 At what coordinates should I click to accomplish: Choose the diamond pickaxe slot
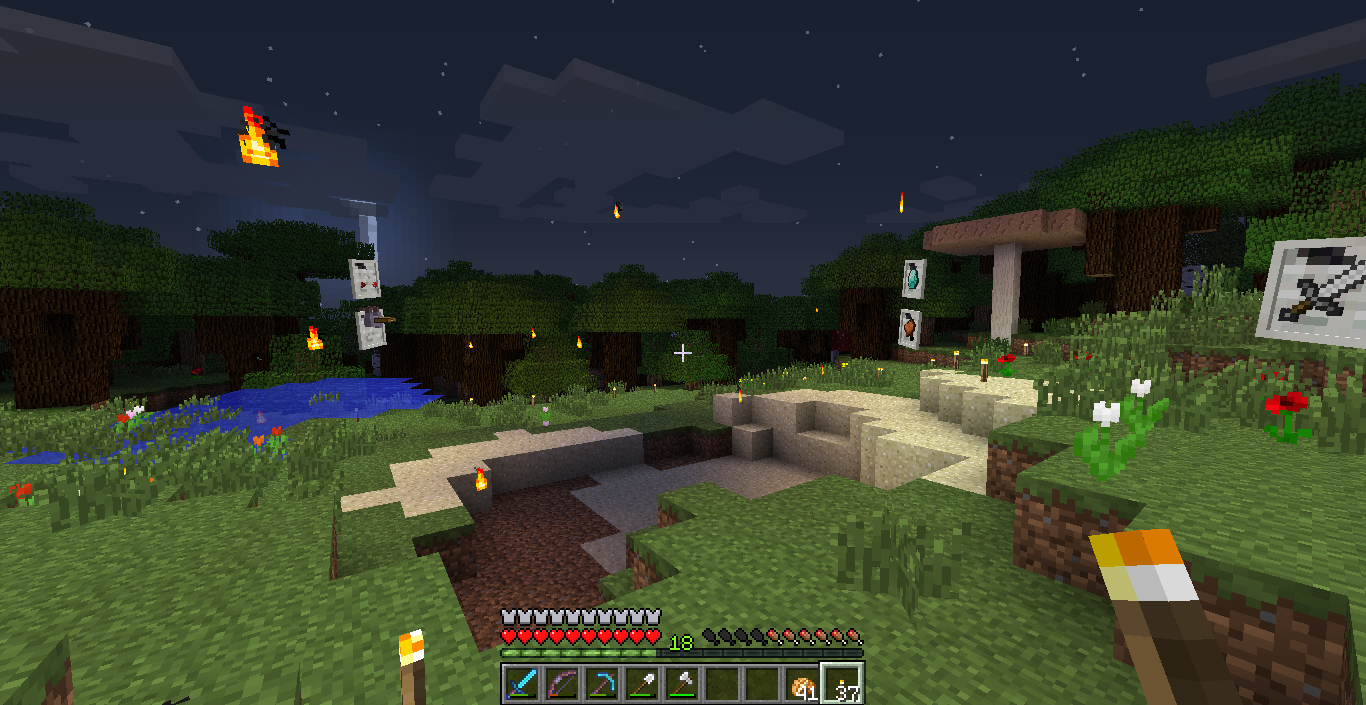click(602, 684)
